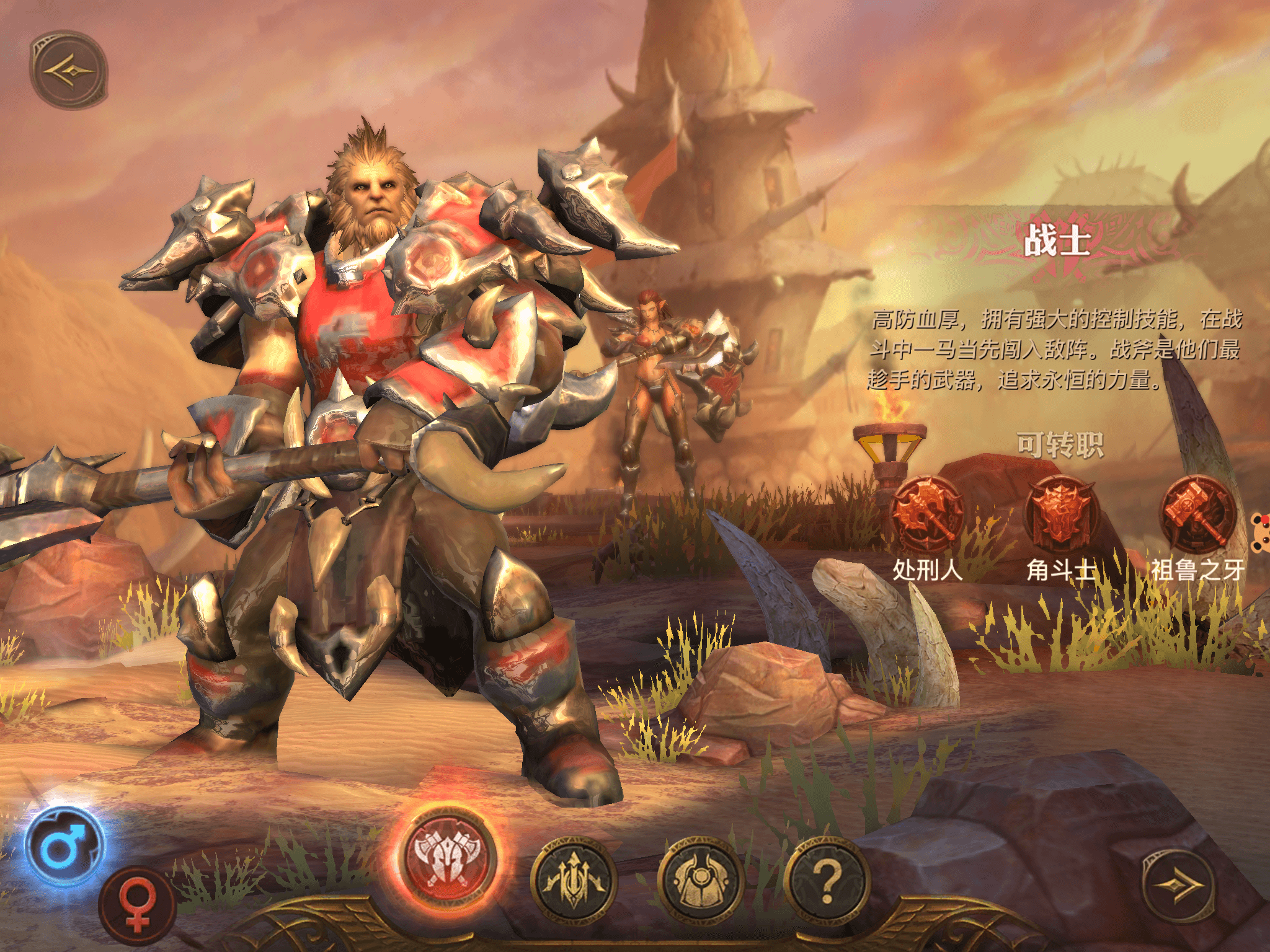This screenshot has height=952, width=1270.
Task: View the 祖鲁之牙 hammer advancement icon
Action: pyautogui.click(x=1197, y=514)
